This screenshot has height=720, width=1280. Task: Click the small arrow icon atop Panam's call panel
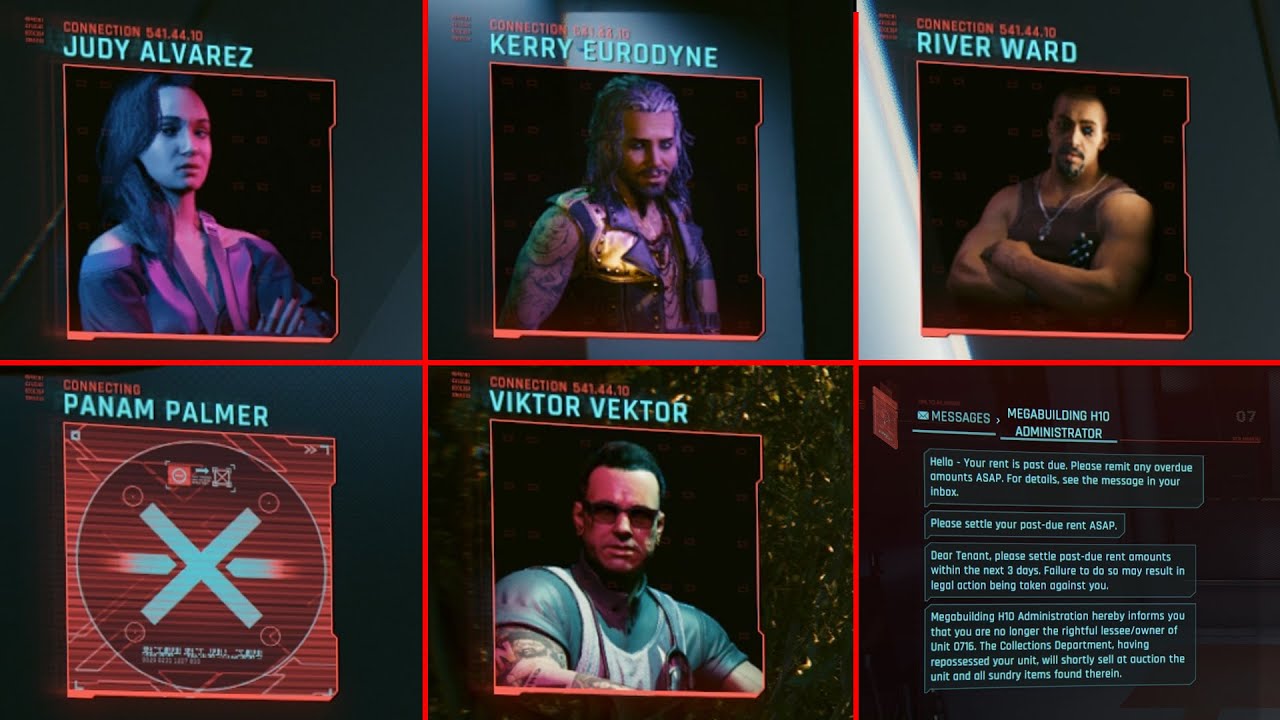(x=75, y=435)
